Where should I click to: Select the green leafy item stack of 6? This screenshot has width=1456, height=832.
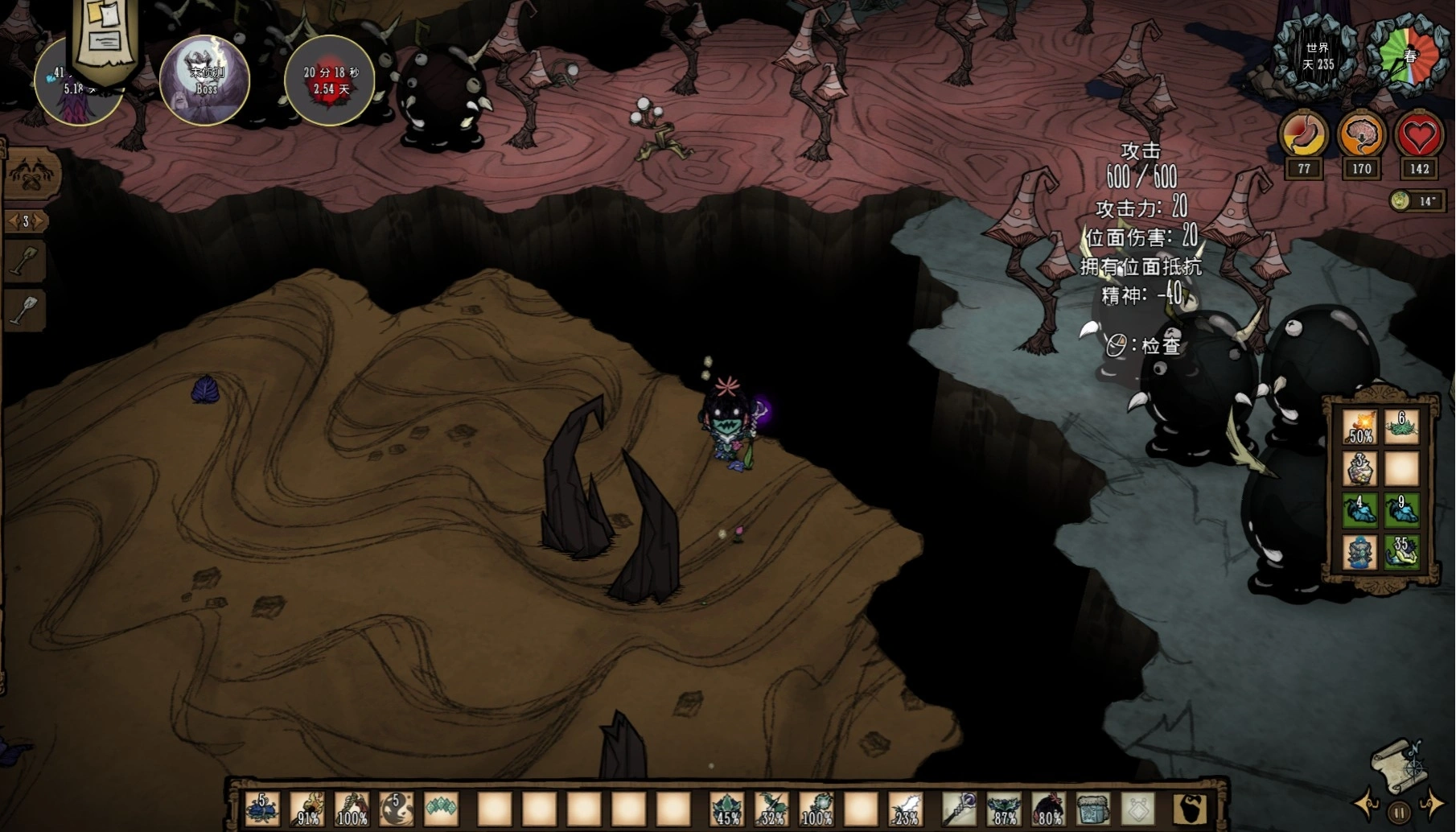[1401, 426]
